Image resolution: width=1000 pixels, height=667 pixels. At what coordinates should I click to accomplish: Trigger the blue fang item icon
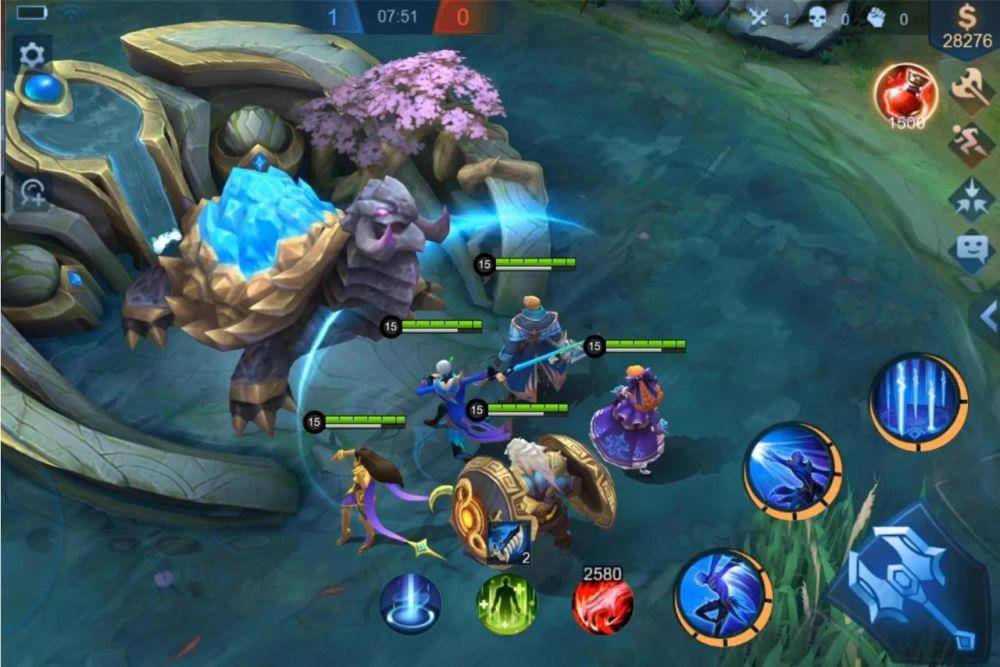click(508, 542)
